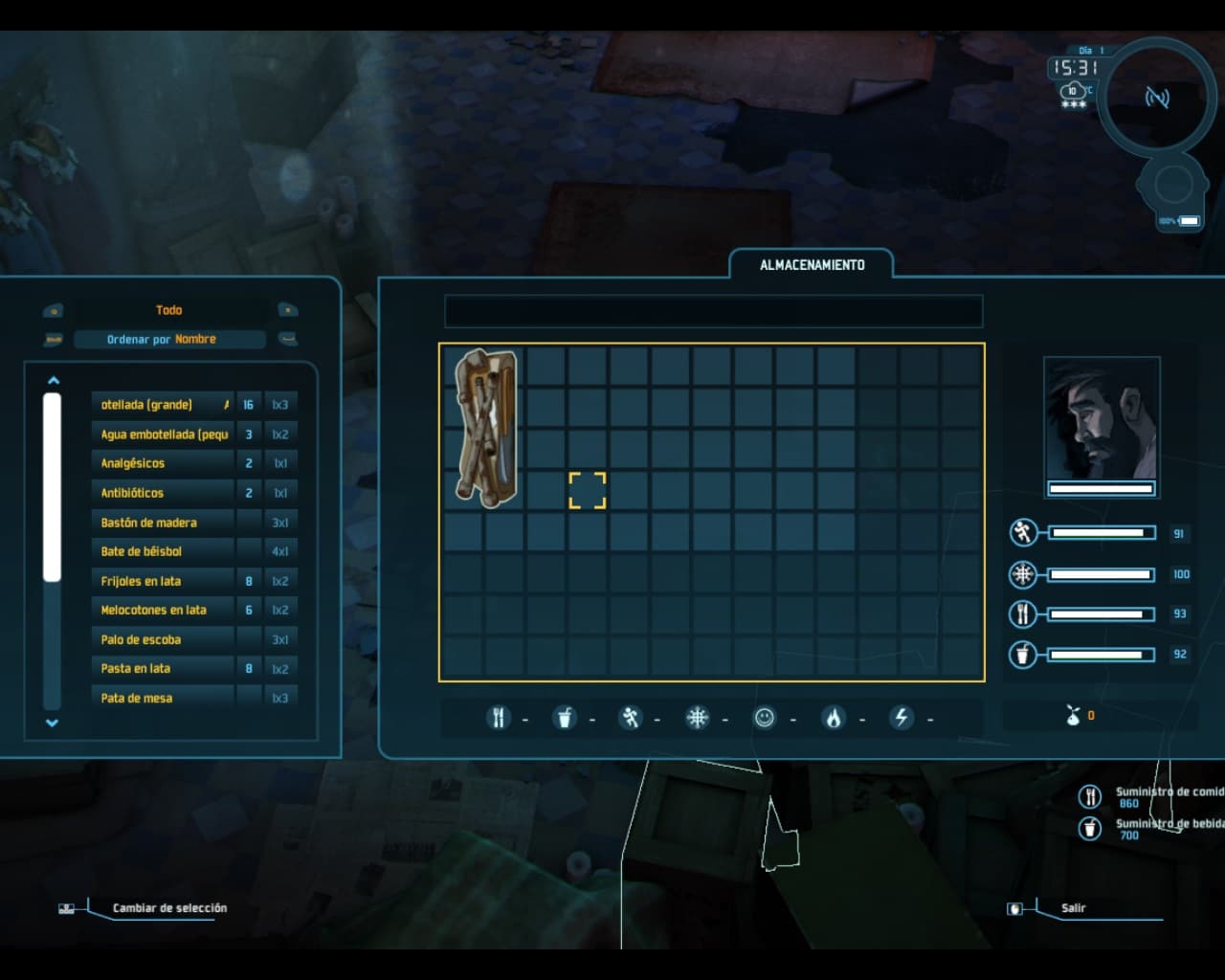Select Pata de mesa in the list
The image size is (1225, 980).
164,698
